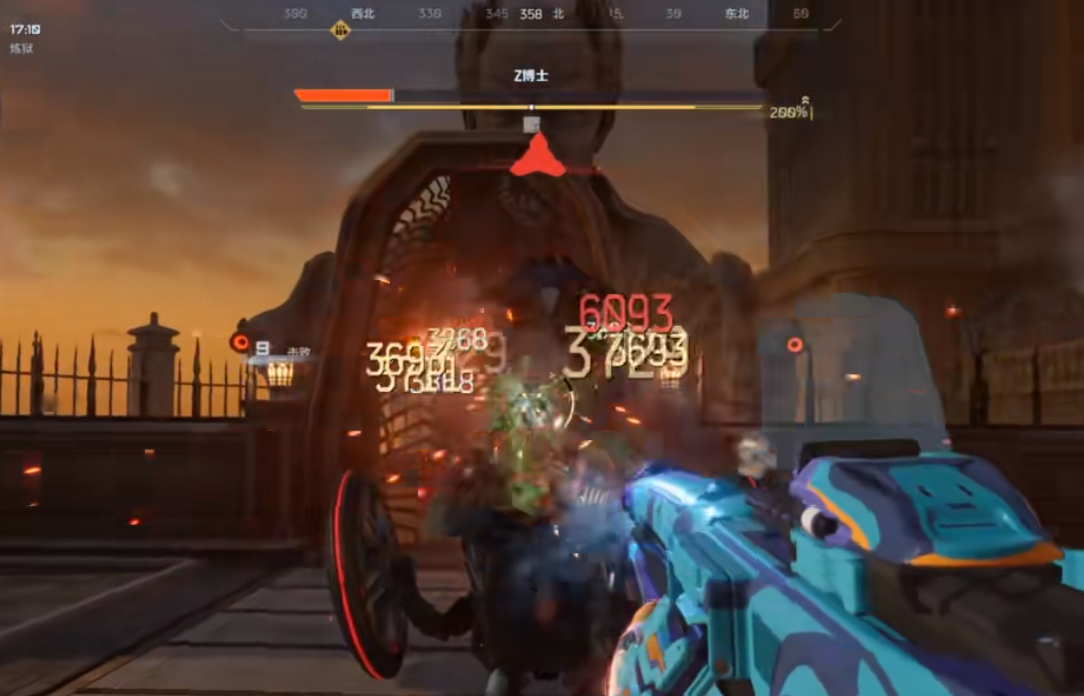Click the red ring marker beside the 击败 label

point(240,342)
